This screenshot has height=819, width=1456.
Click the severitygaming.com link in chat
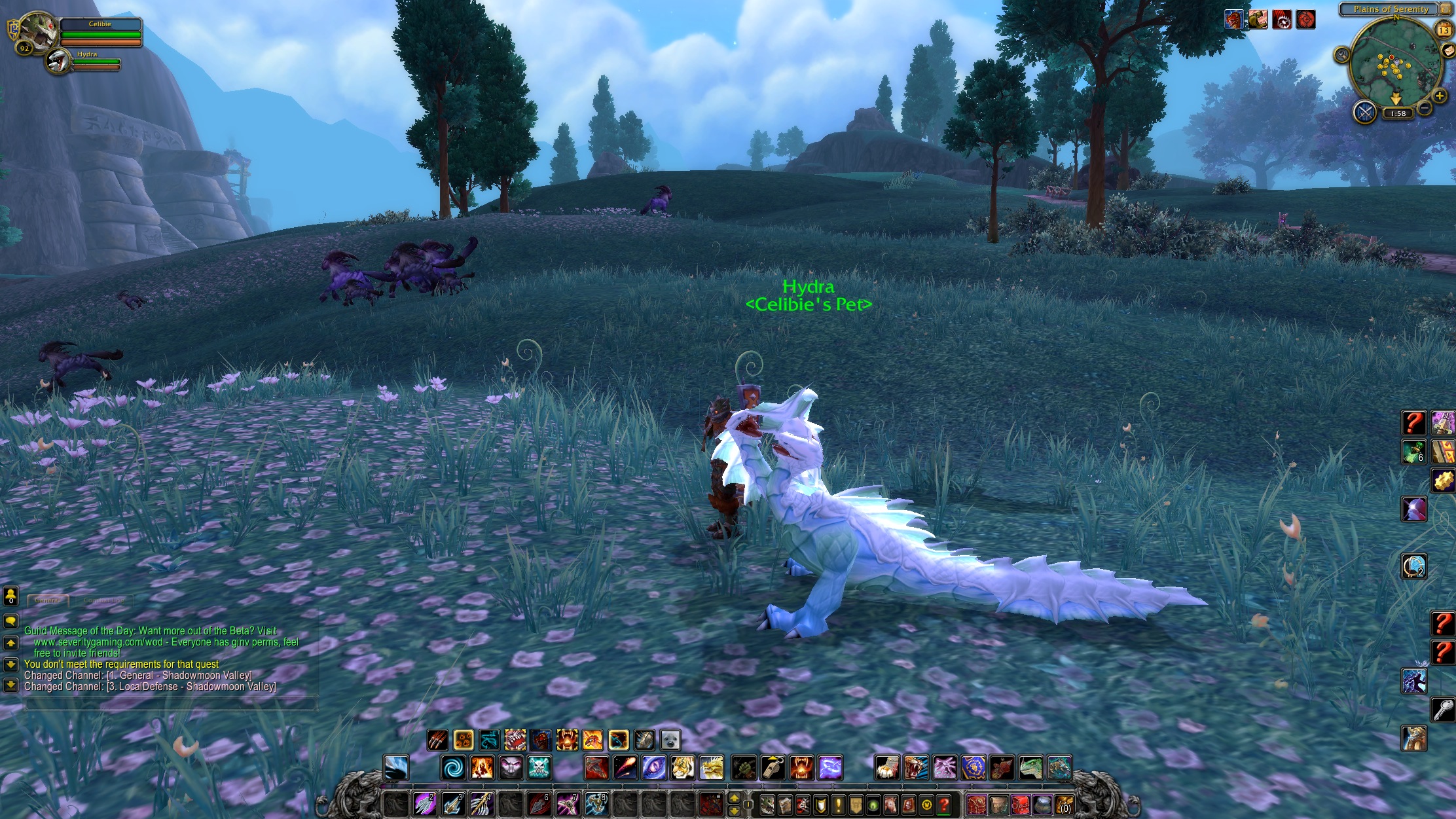coord(98,643)
